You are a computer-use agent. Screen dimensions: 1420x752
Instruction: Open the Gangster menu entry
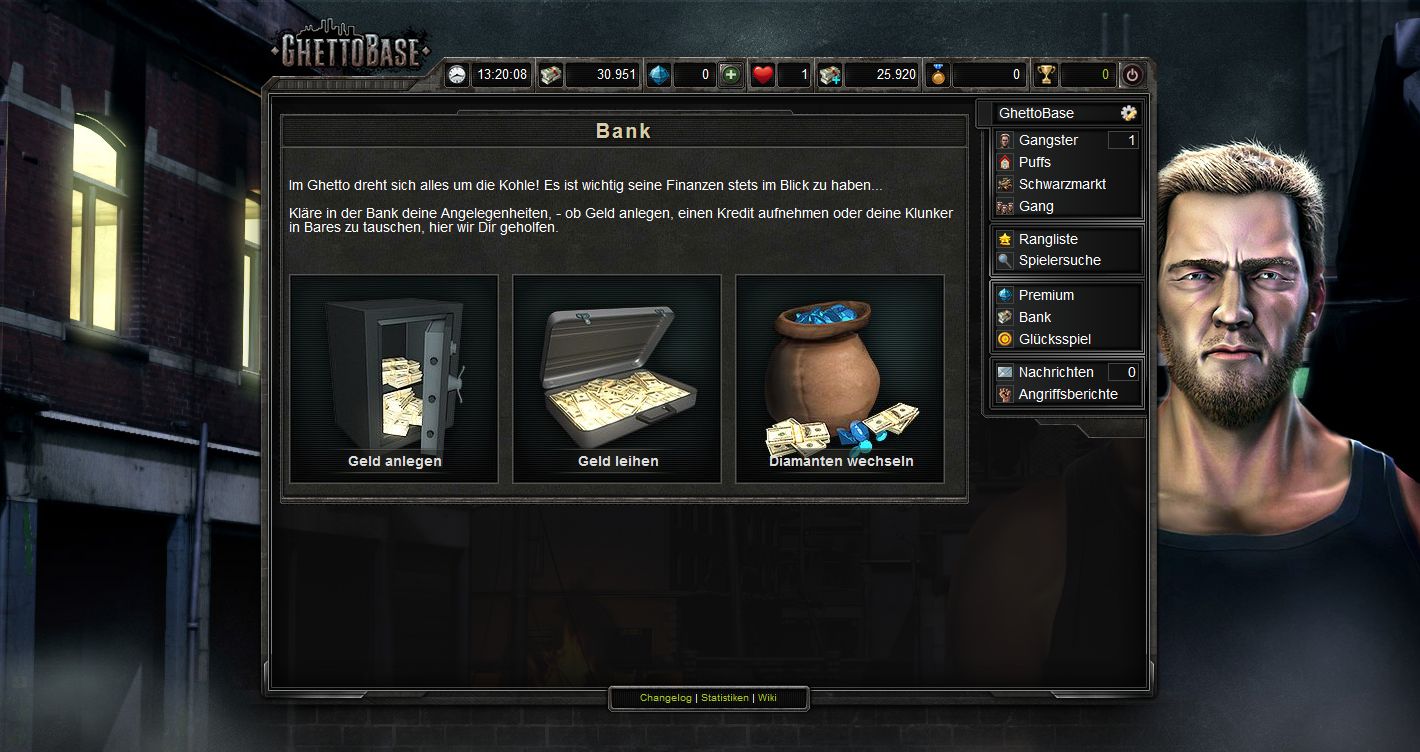click(x=1048, y=140)
